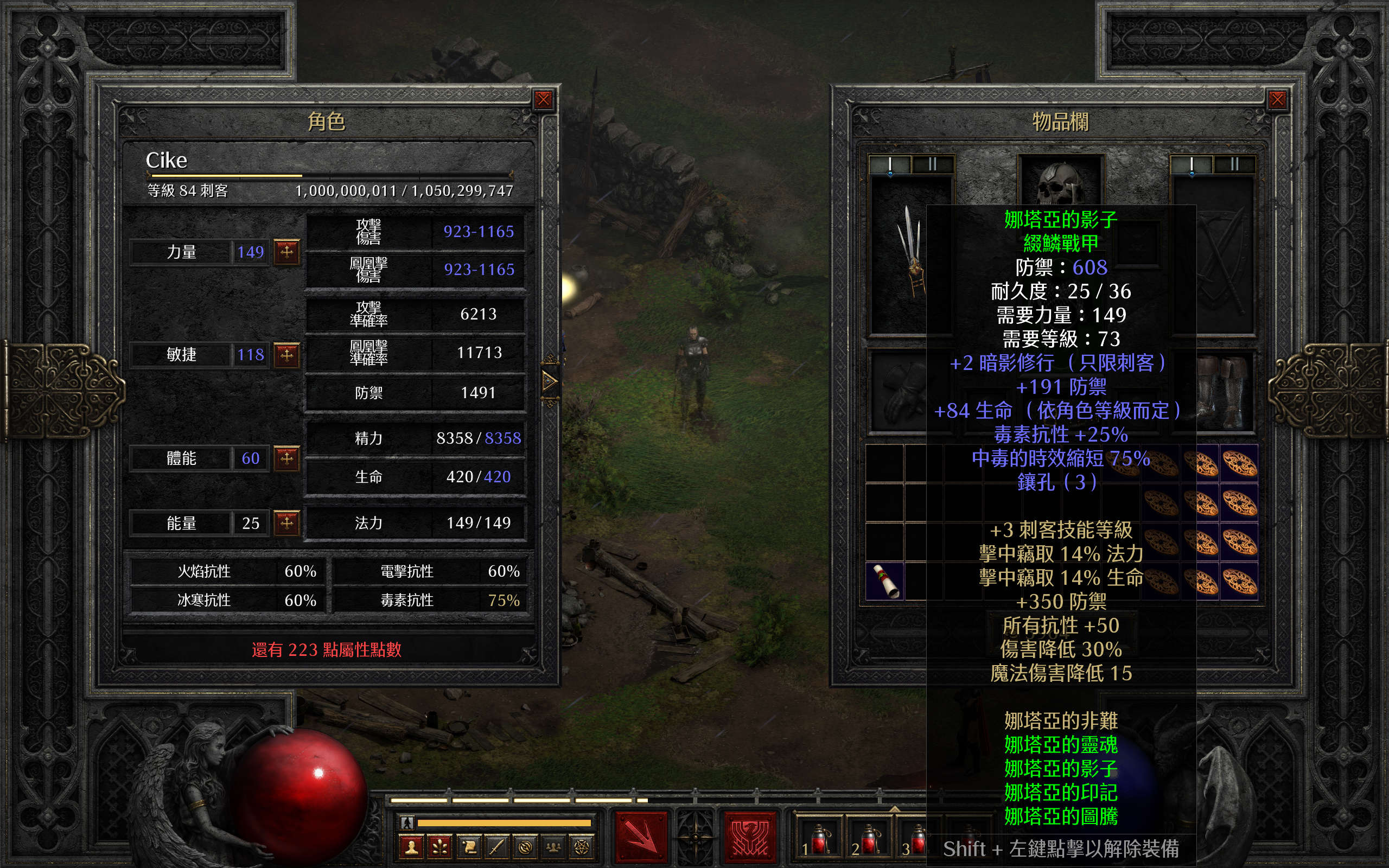Image resolution: width=1389 pixels, height=868 pixels.
Task: Activate the red arrow left-click skill
Action: point(641,837)
